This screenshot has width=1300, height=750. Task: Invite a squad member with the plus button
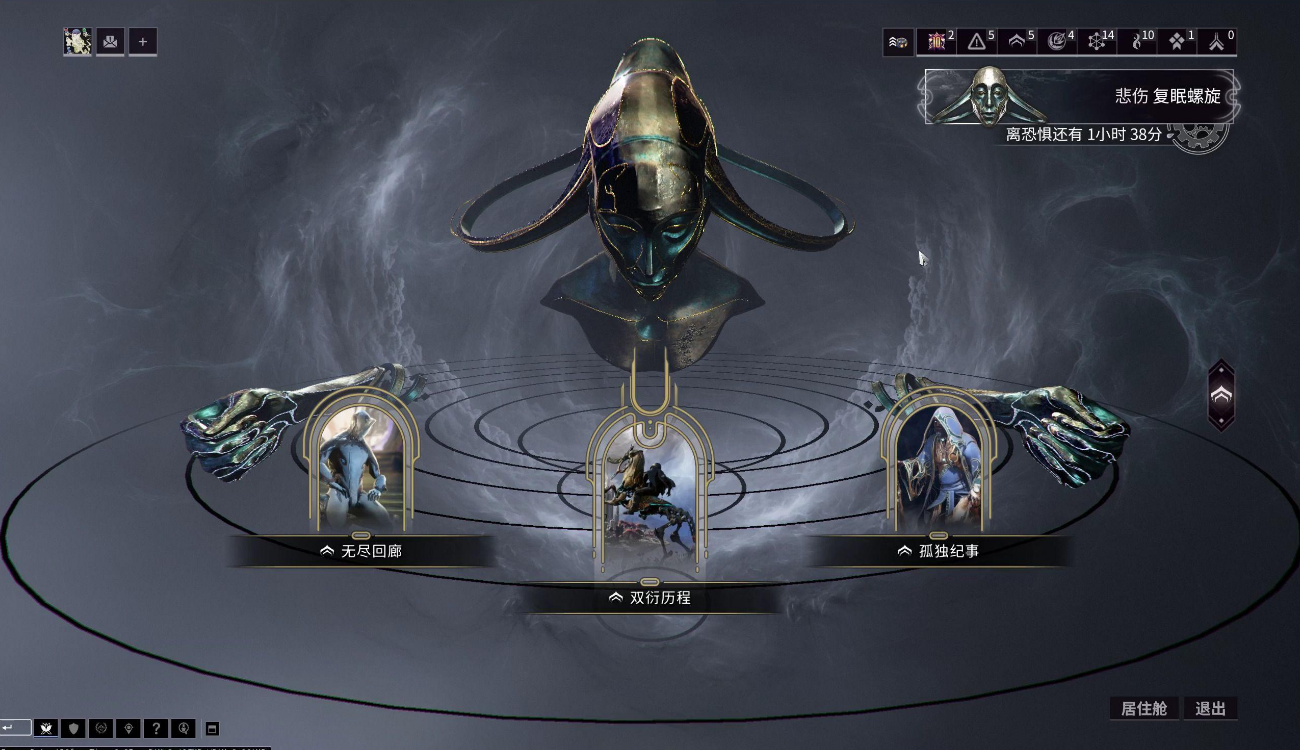pos(142,41)
